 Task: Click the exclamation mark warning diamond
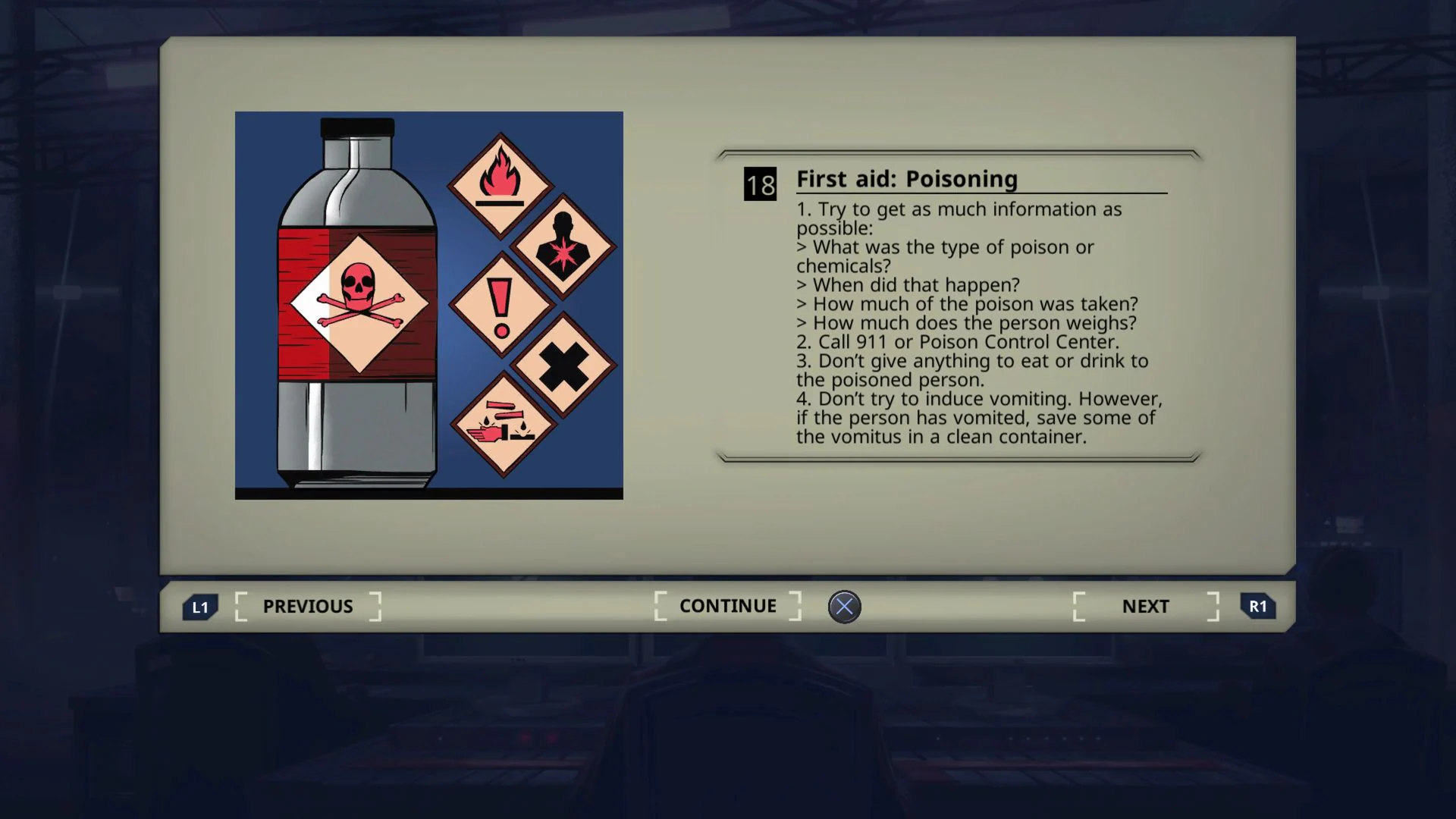[500, 309]
